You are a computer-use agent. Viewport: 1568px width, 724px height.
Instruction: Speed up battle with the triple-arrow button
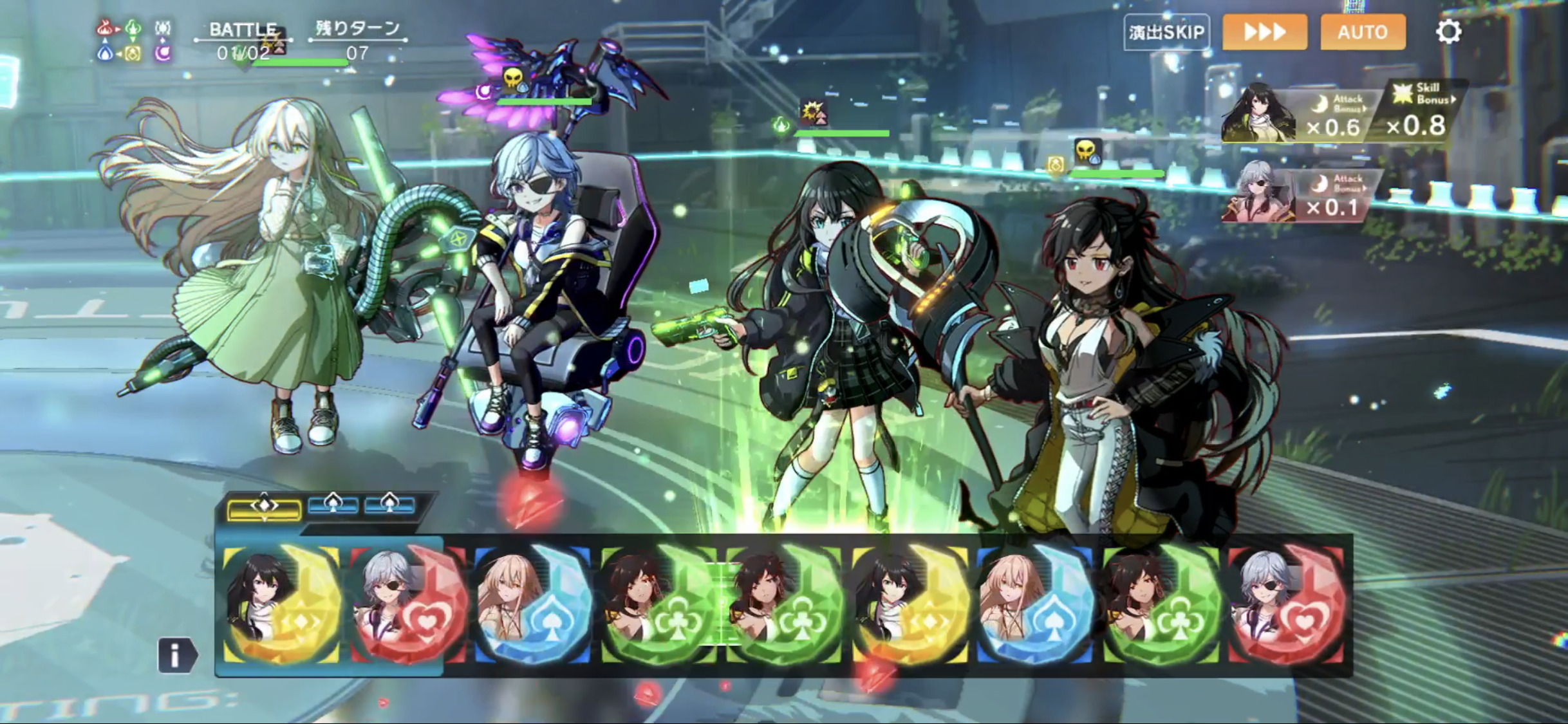(x=1265, y=32)
